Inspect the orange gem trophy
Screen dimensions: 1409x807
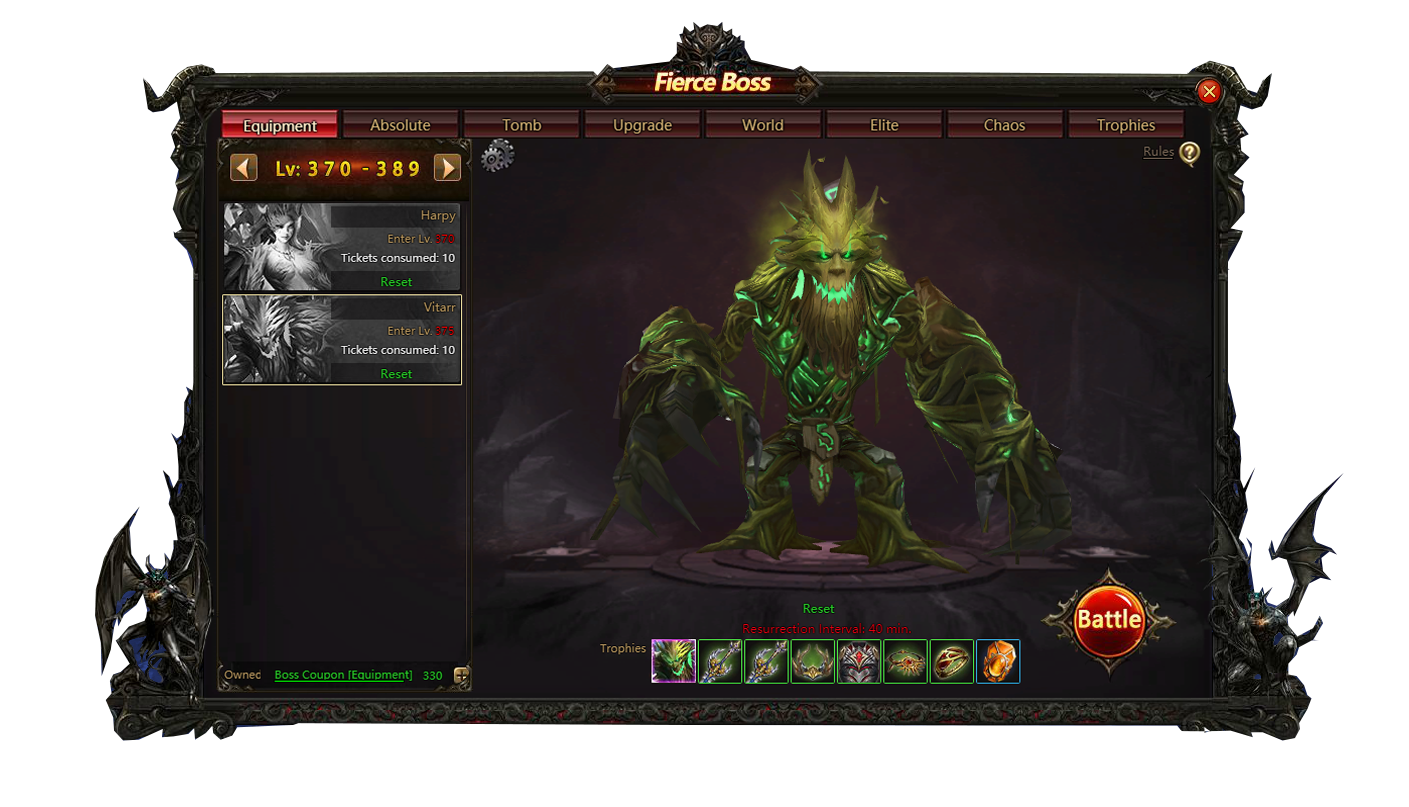point(998,661)
